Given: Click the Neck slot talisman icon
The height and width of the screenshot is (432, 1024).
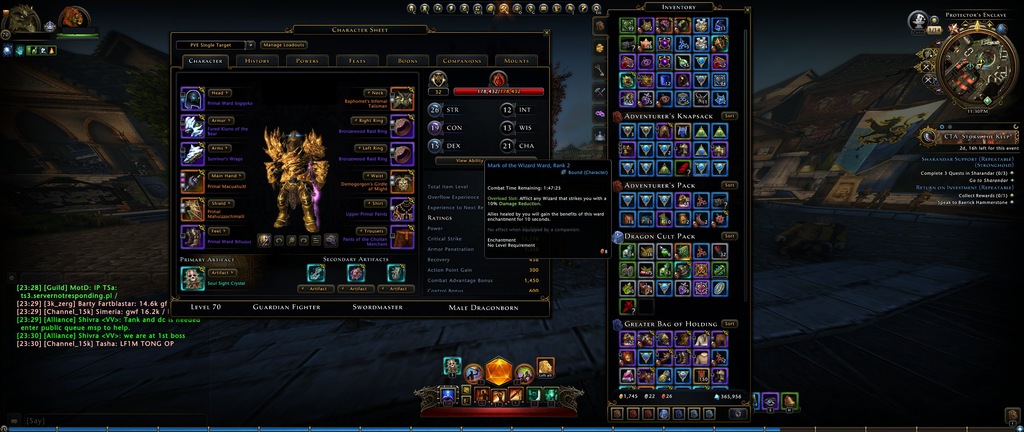Looking at the screenshot, I should pyautogui.click(x=401, y=99).
